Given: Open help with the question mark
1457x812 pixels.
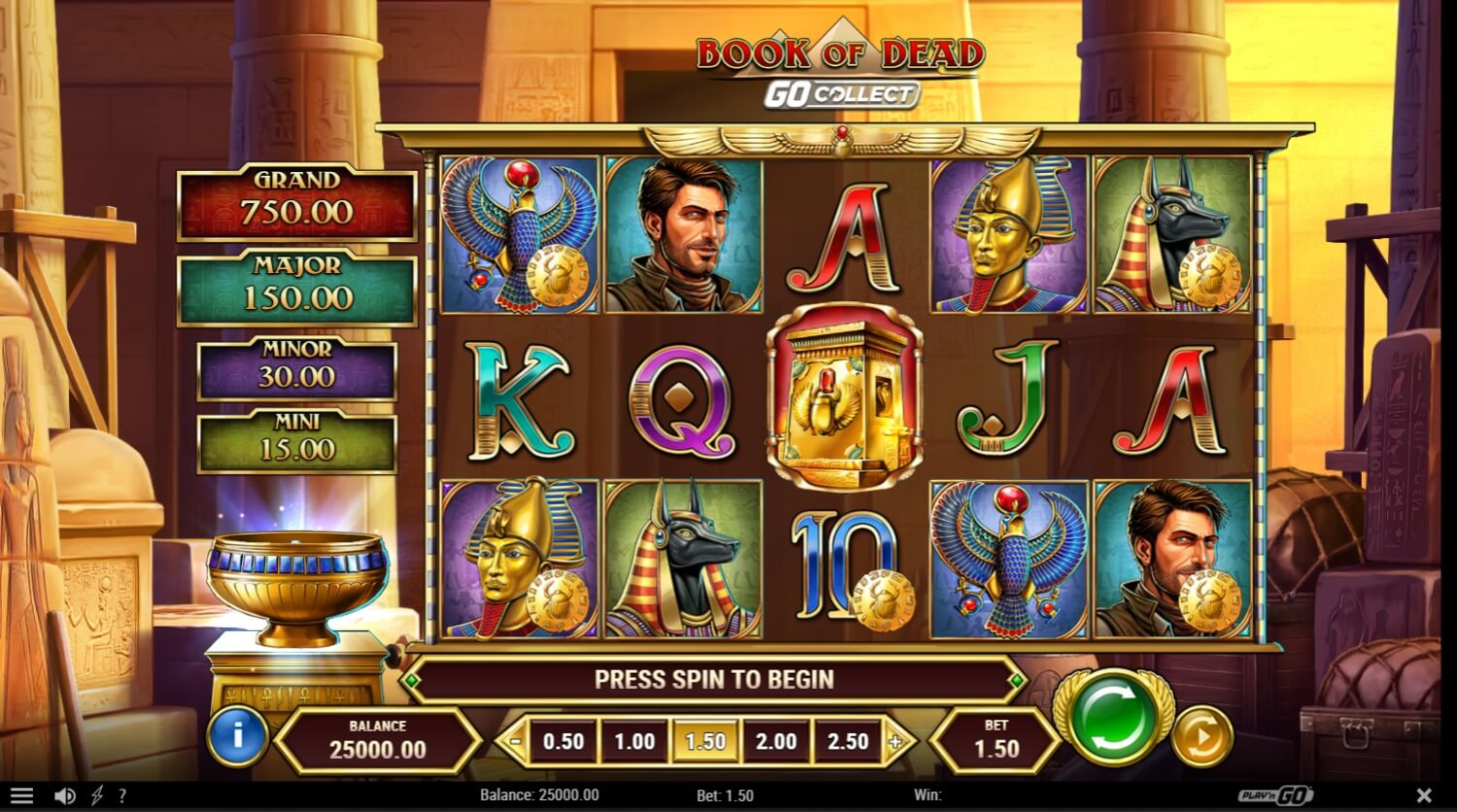Looking at the screenshot, I should coord(122,795).
